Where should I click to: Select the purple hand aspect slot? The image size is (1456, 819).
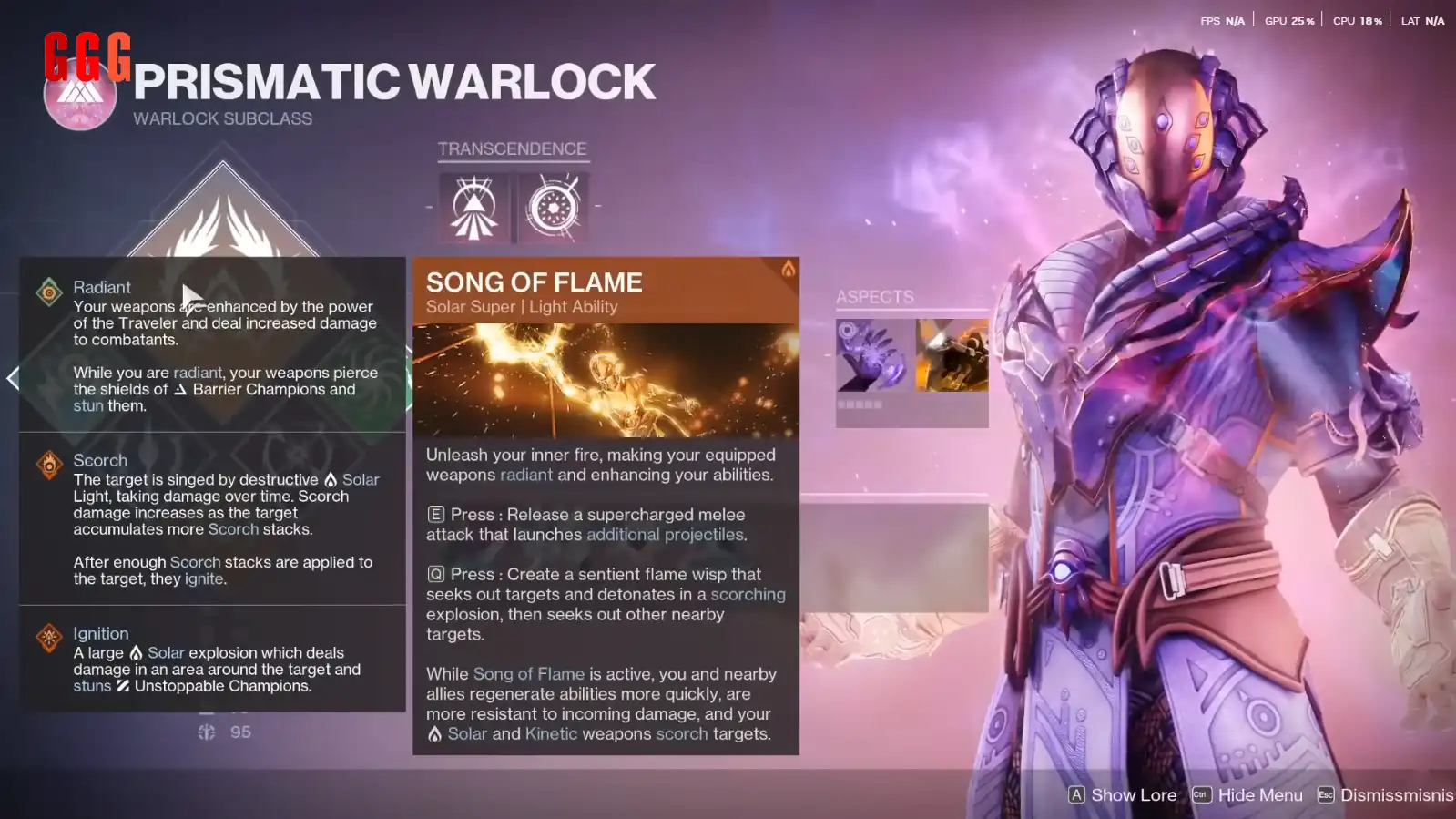tap(872, 355)
